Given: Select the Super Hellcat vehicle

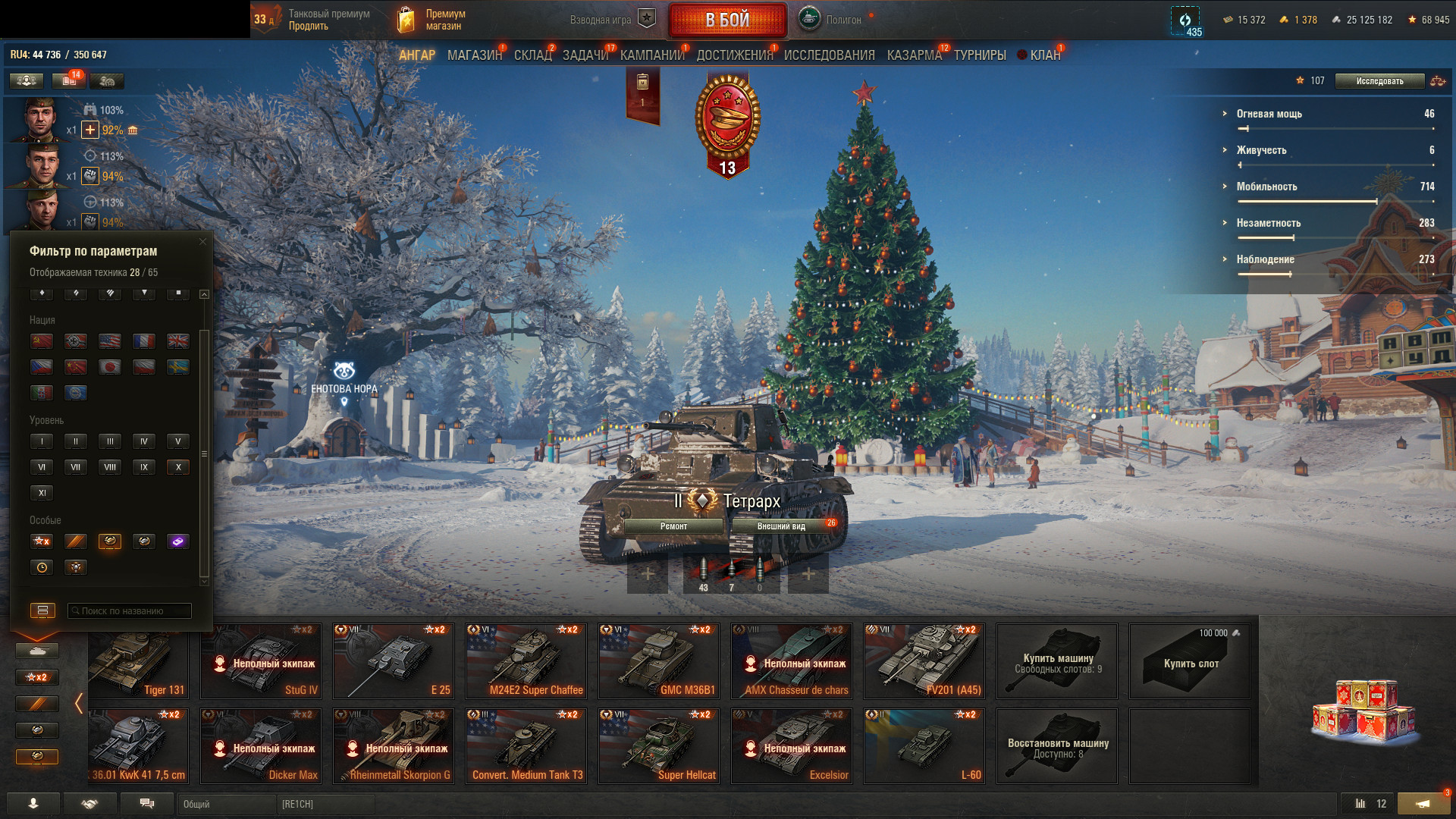Looking at the screenshot, I should click(659, 746).
